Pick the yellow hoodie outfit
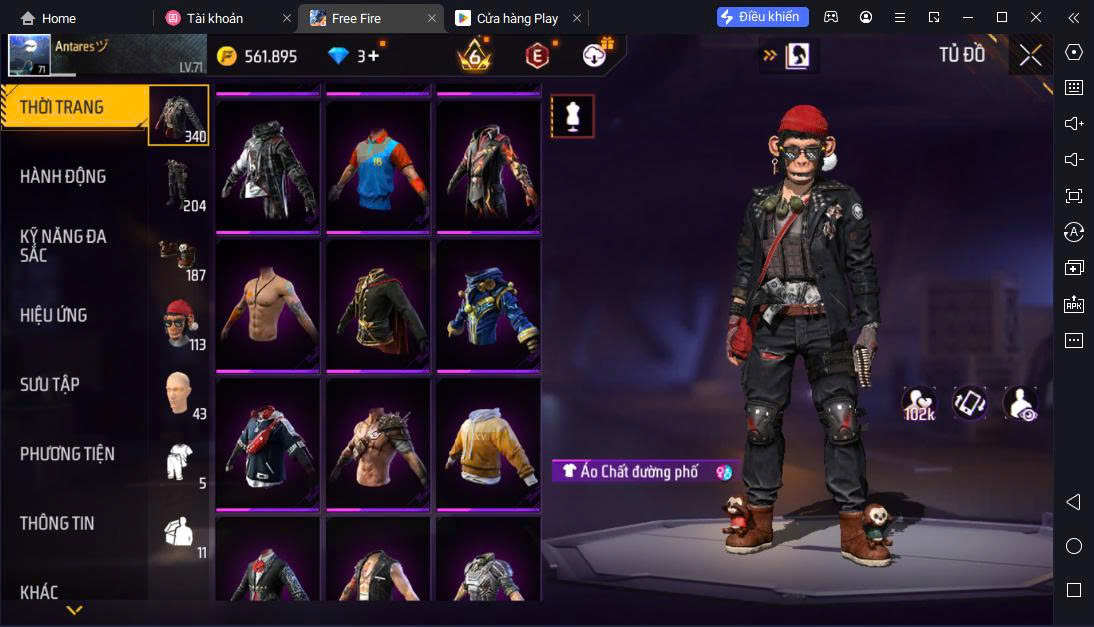 [x=488, y=444]
